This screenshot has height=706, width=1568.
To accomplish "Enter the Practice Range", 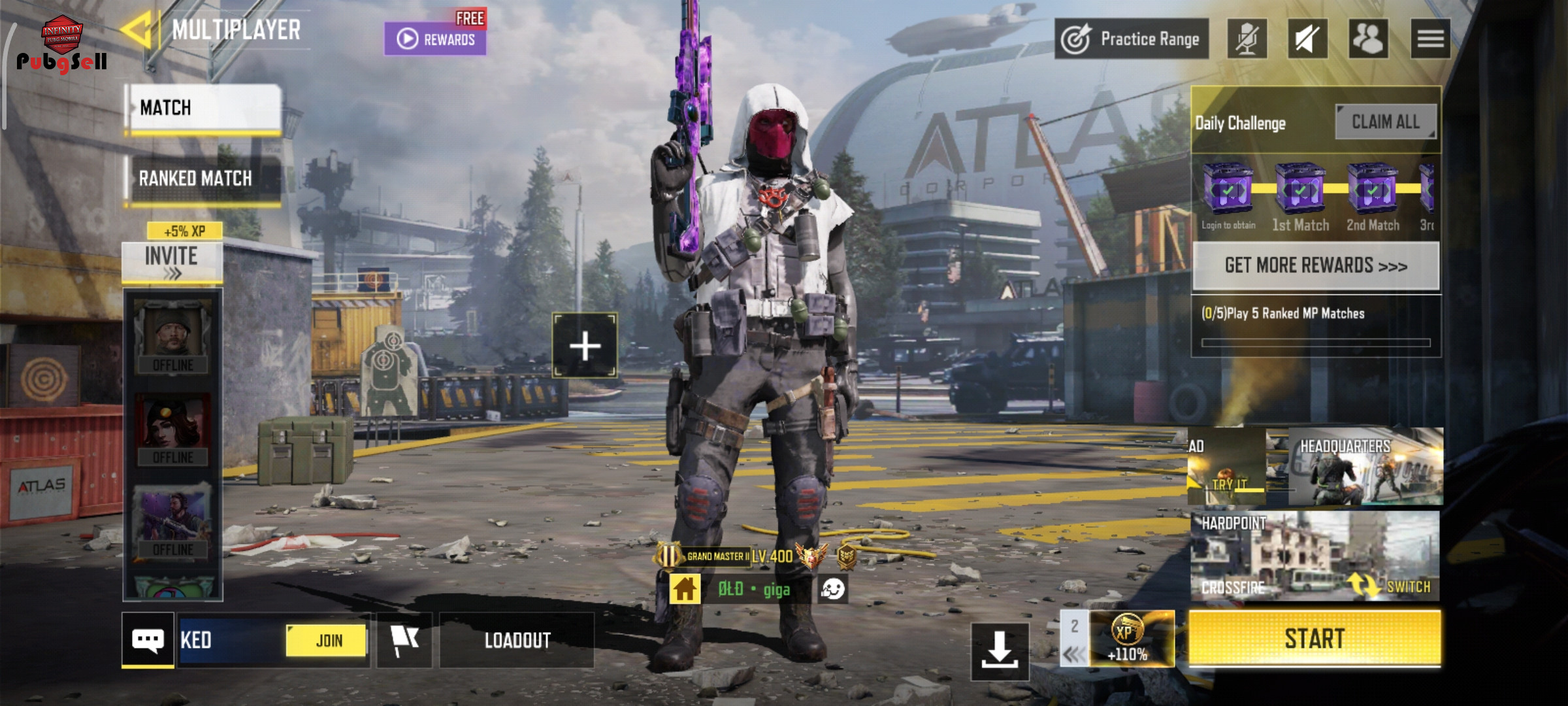I will 1132,39.
